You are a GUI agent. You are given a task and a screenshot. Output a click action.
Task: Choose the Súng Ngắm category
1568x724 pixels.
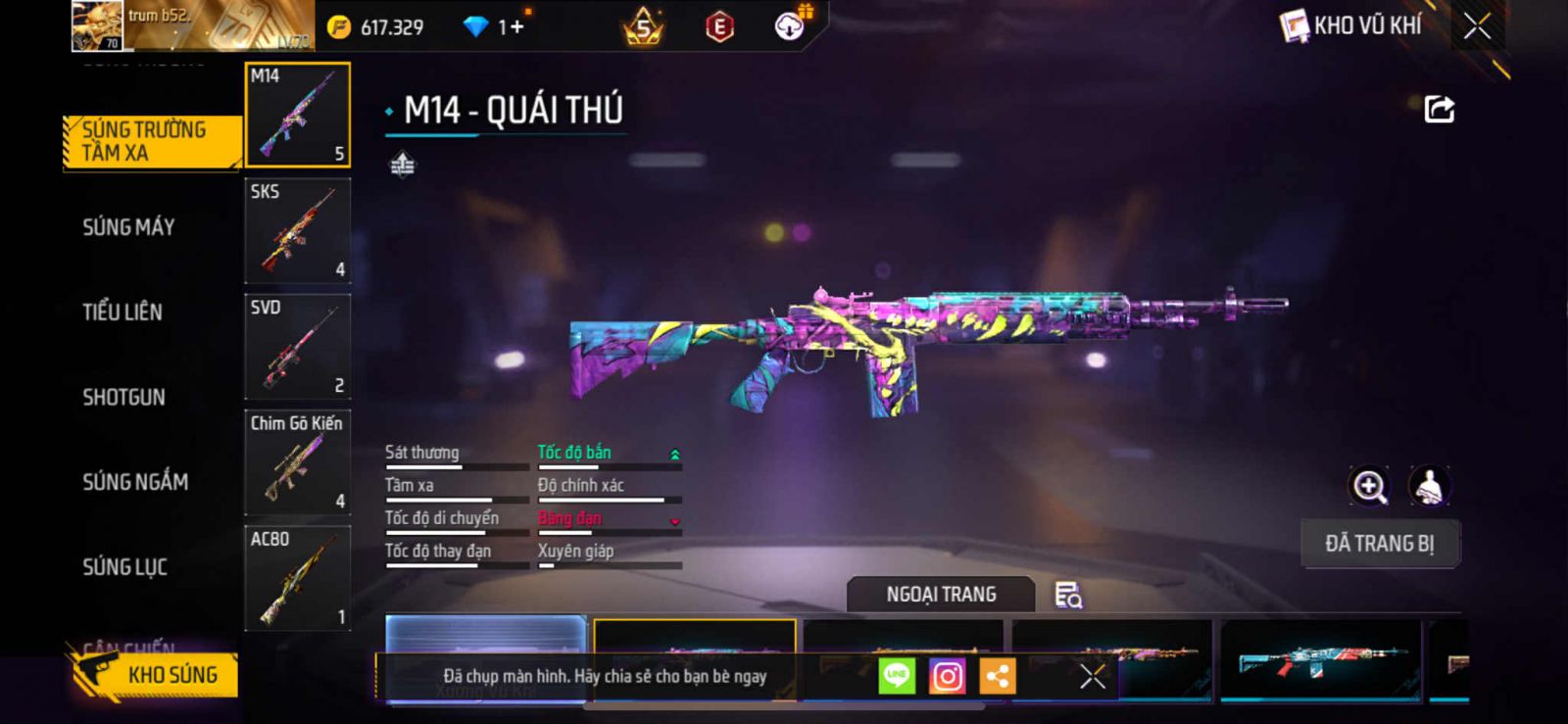pos(135,482)
